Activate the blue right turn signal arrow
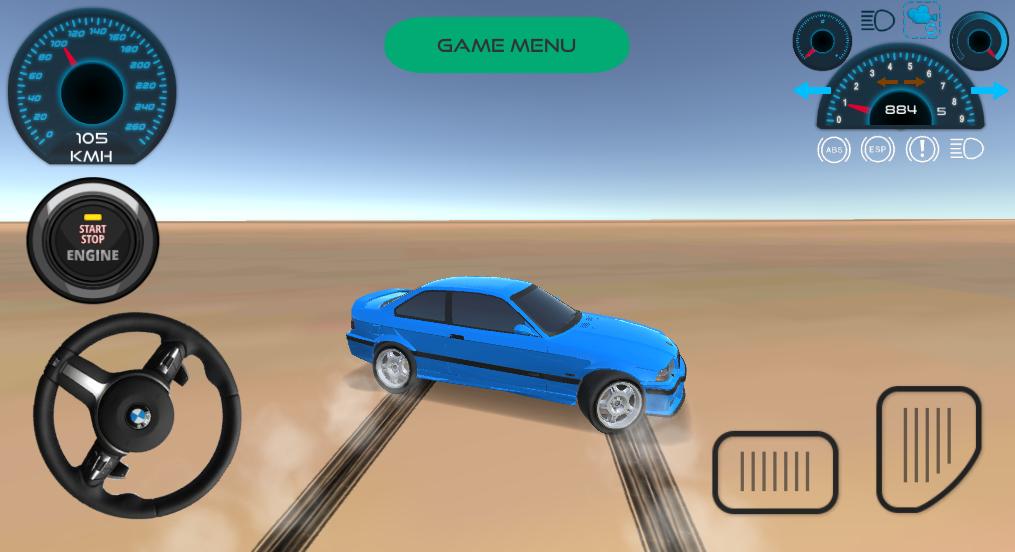 990,92
